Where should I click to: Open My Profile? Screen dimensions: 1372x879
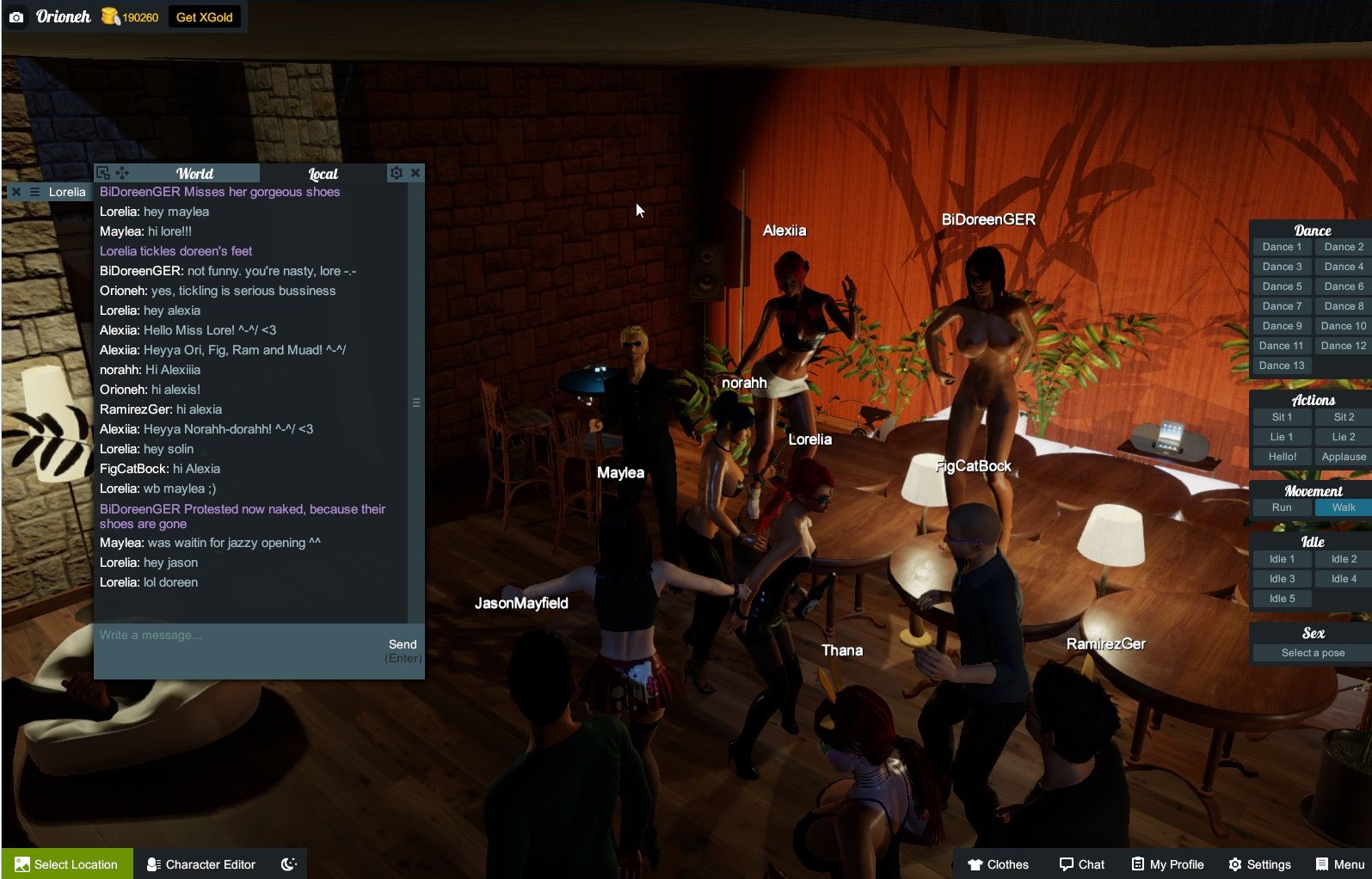point(1167,864)
